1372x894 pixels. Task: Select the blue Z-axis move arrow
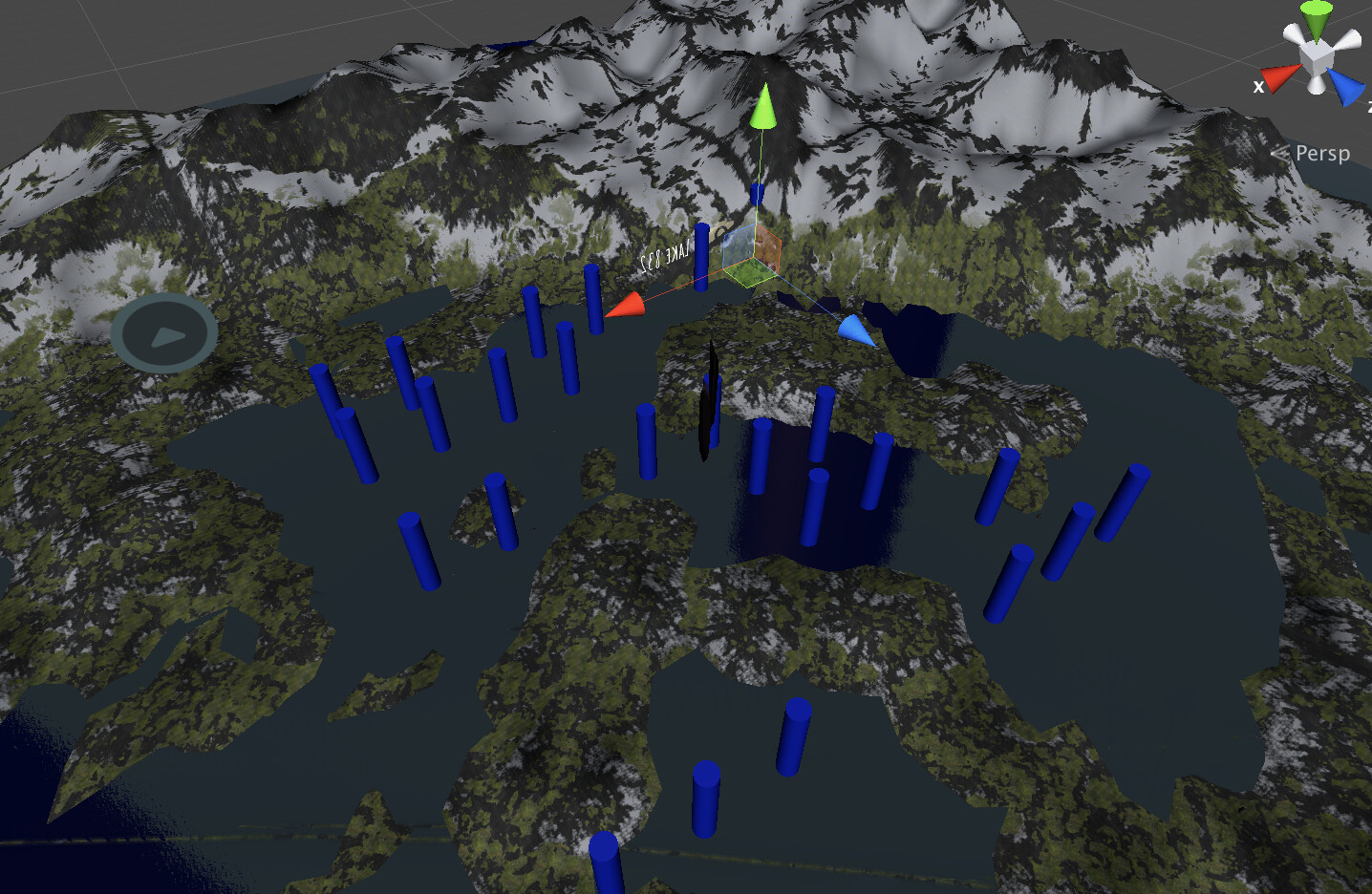853,330
